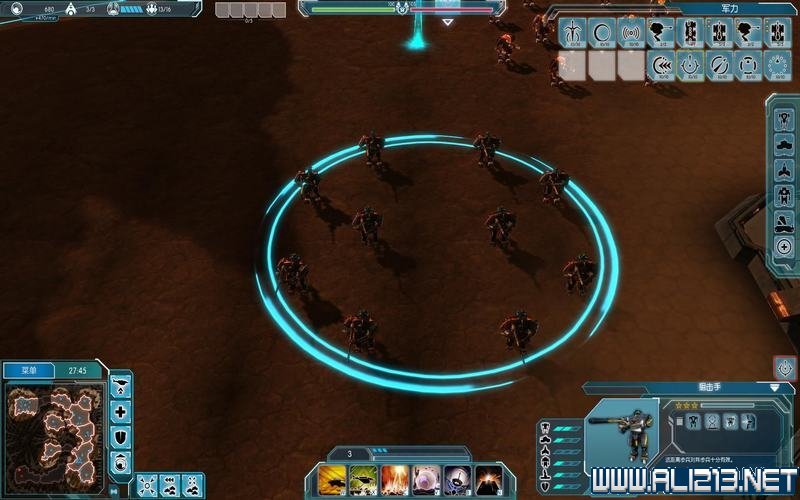Screen dimensions: 800x500
Task: Choose the shield command beside the minimap
Action: coord(121,437)
